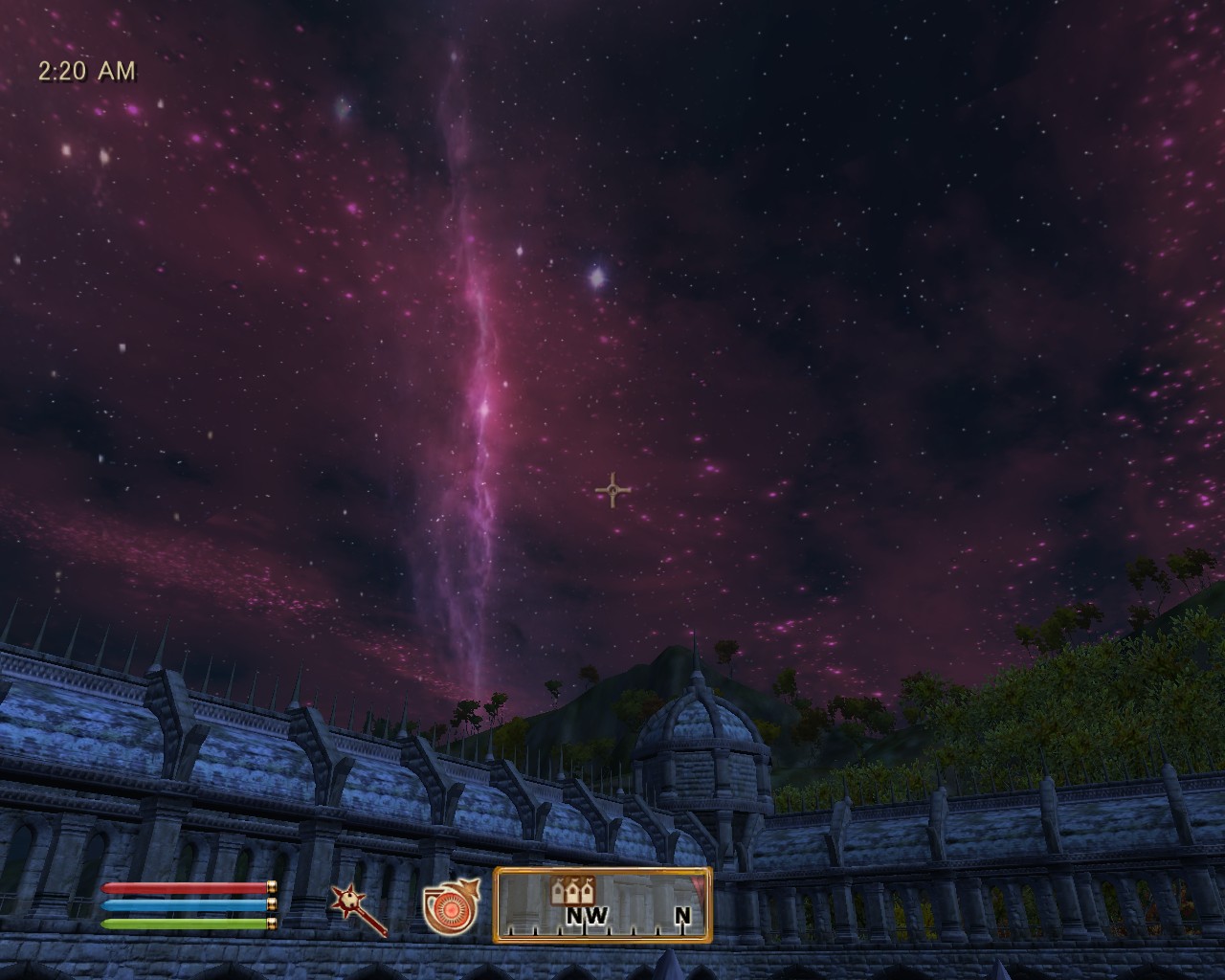Click the compass heading bar
The height and width of the screenshot is (980, 1225).
pos(603,905)
